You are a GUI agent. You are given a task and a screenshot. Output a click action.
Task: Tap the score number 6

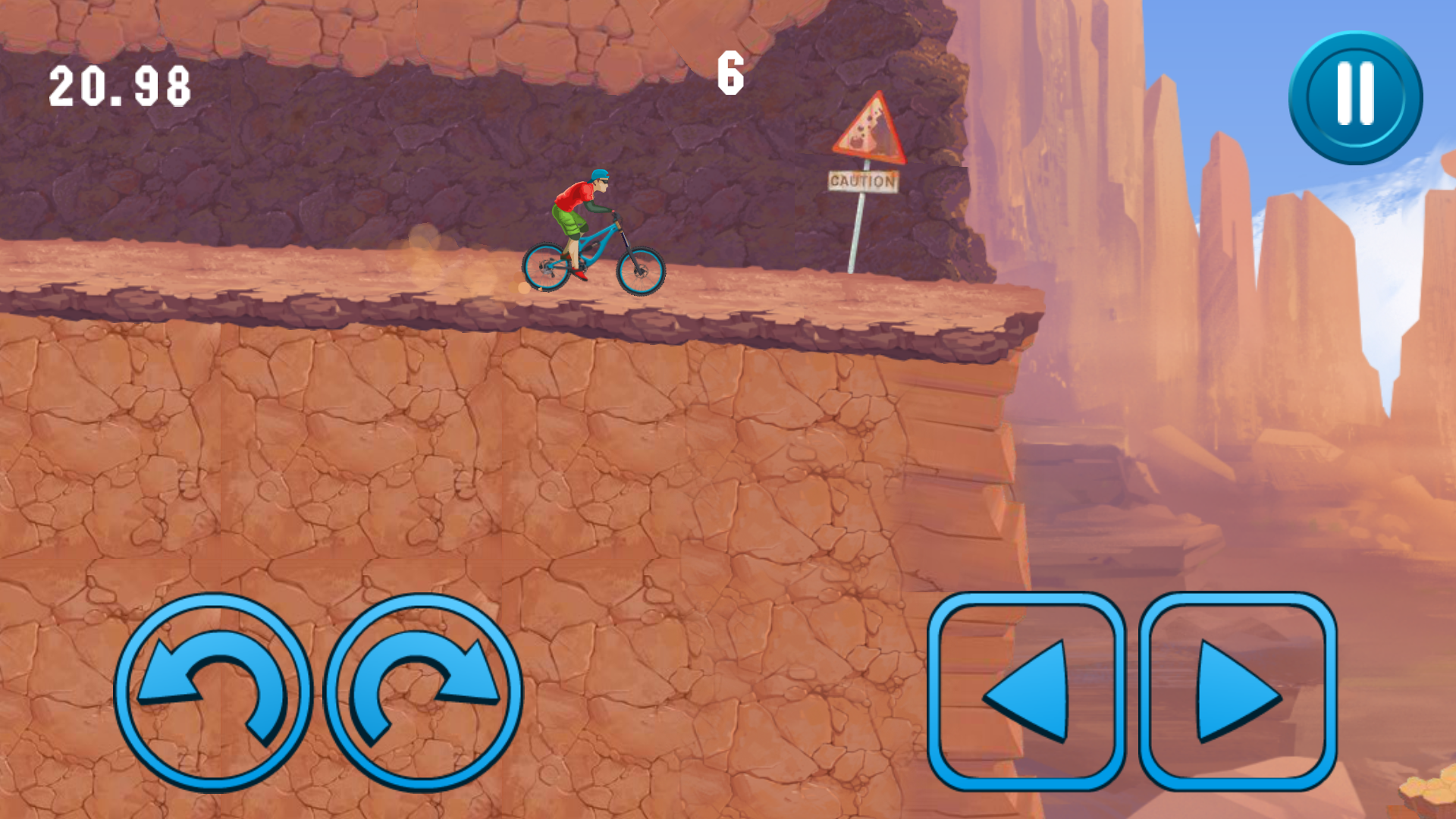pyautogui.click(x=730, y=72)
